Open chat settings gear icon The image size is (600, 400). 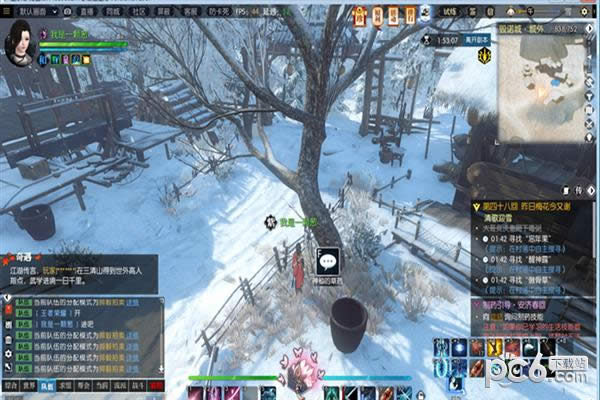[7, 355]
